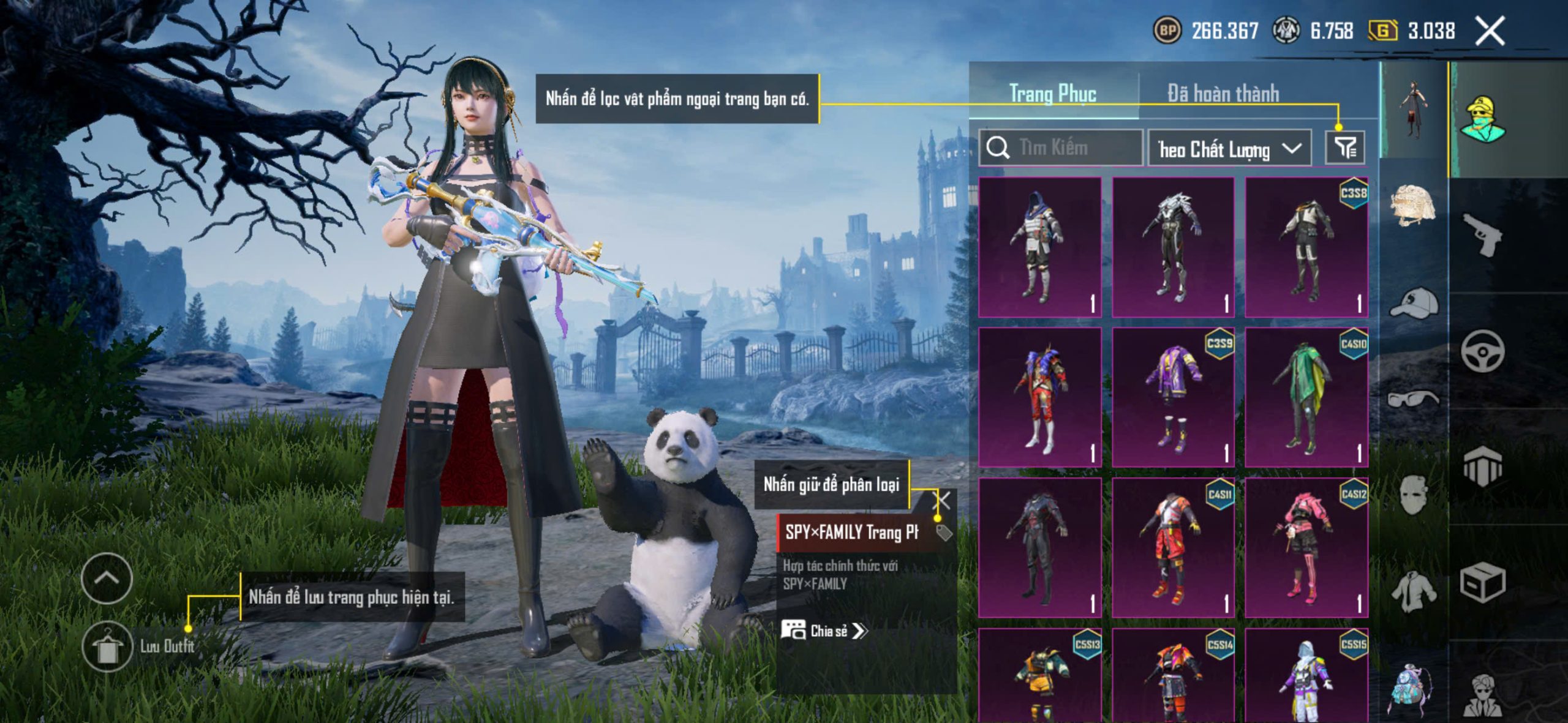The width and height of the screenshot is (1568, 723).
Task: Save the current look with Lưu Outfit
Action: 107,646
